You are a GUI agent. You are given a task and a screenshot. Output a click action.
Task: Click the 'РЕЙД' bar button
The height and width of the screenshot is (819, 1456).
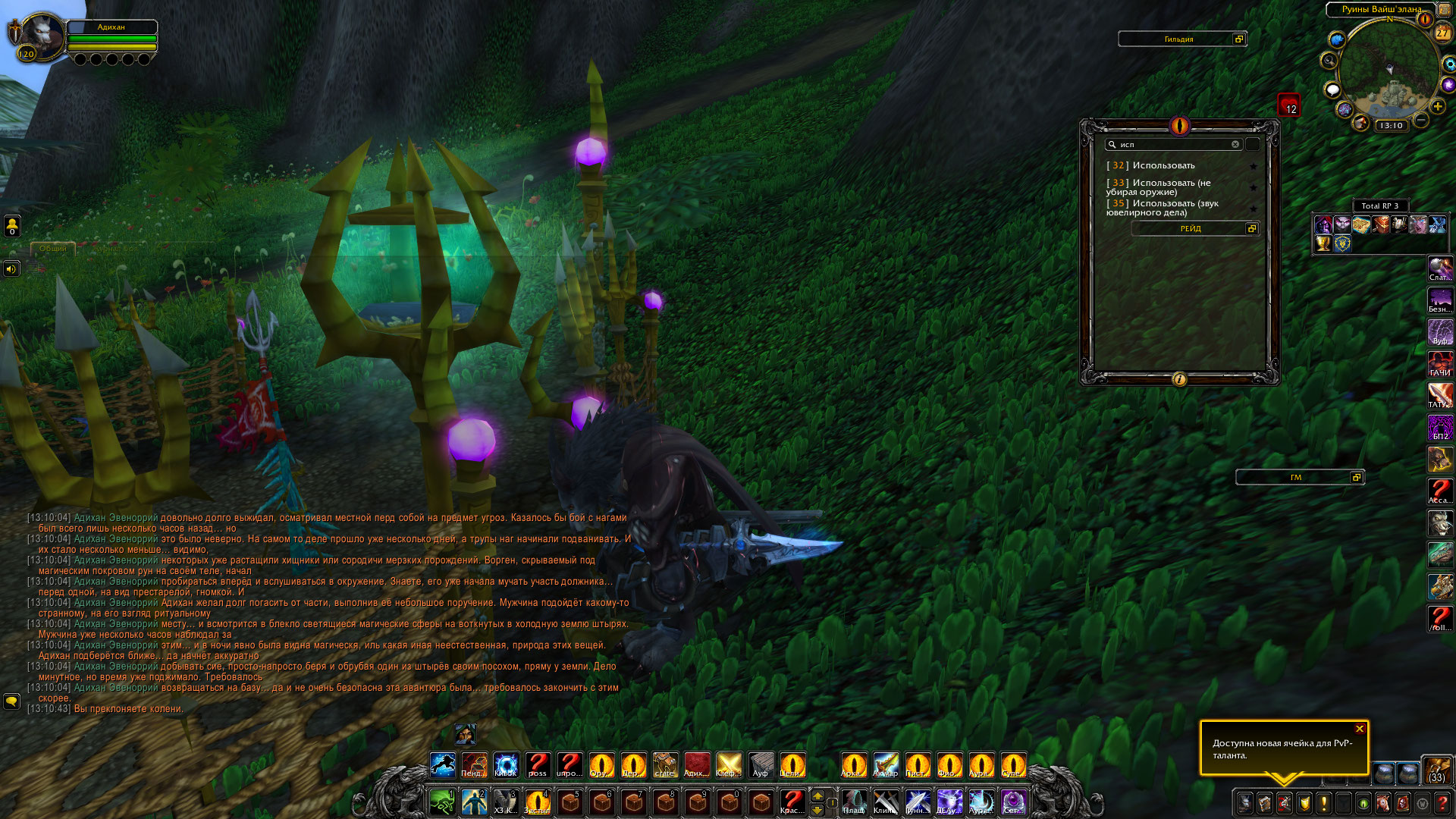click(x=1190, y=228)
